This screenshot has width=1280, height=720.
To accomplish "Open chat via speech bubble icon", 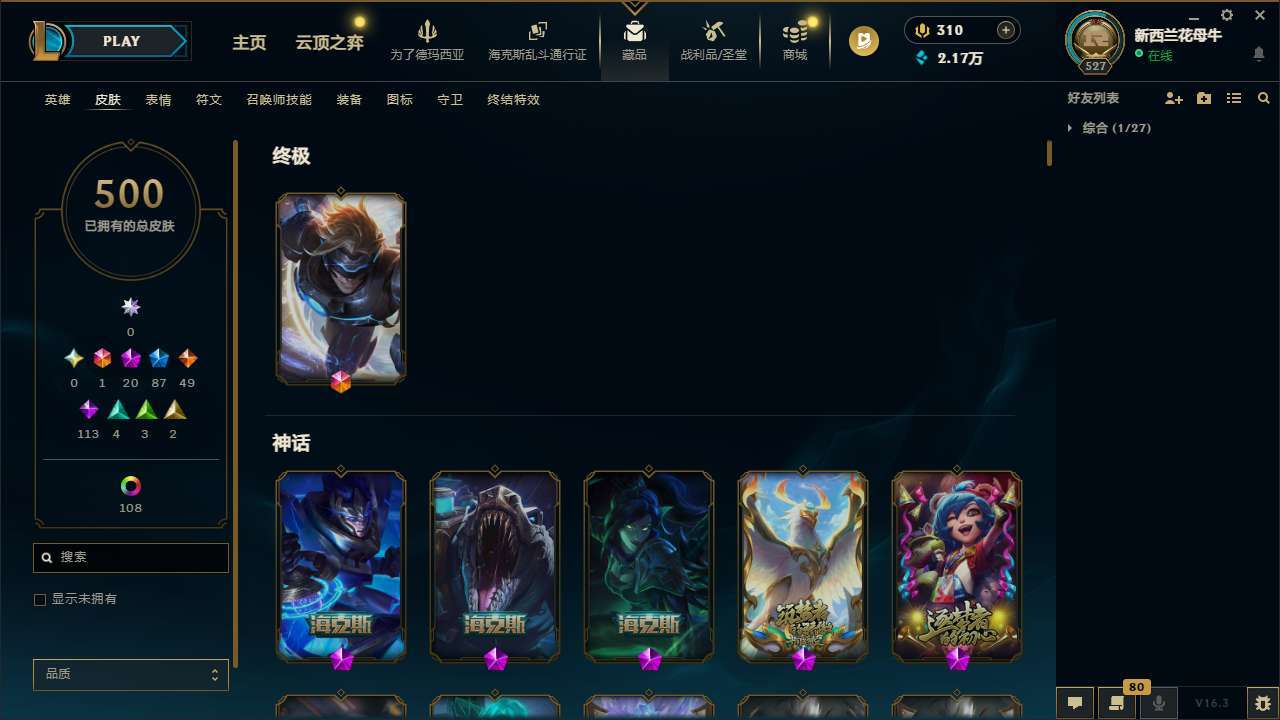I will [x=1074, y=703].
